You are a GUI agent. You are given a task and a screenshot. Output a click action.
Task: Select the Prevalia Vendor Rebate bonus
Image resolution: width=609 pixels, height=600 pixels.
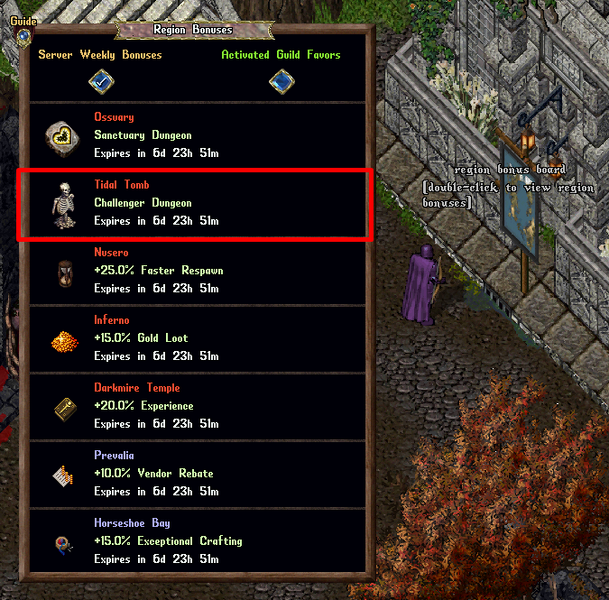[196, 474]
